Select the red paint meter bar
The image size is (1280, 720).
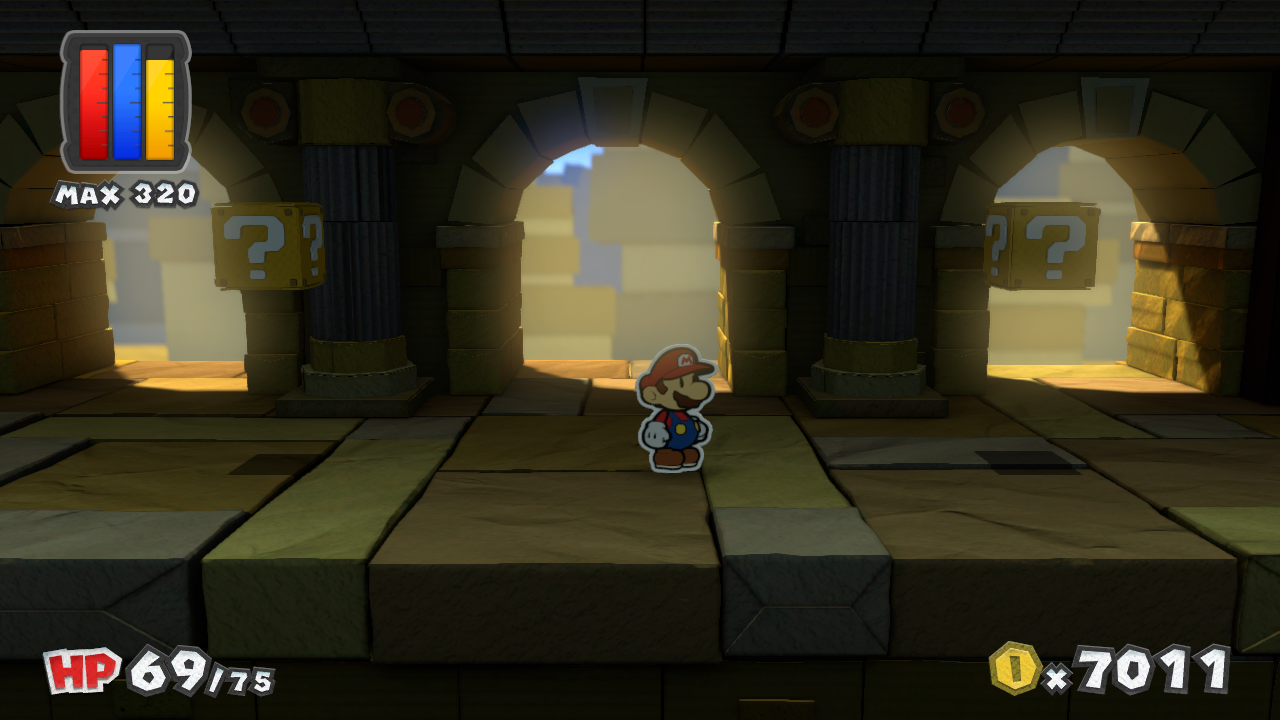[96, 105]
